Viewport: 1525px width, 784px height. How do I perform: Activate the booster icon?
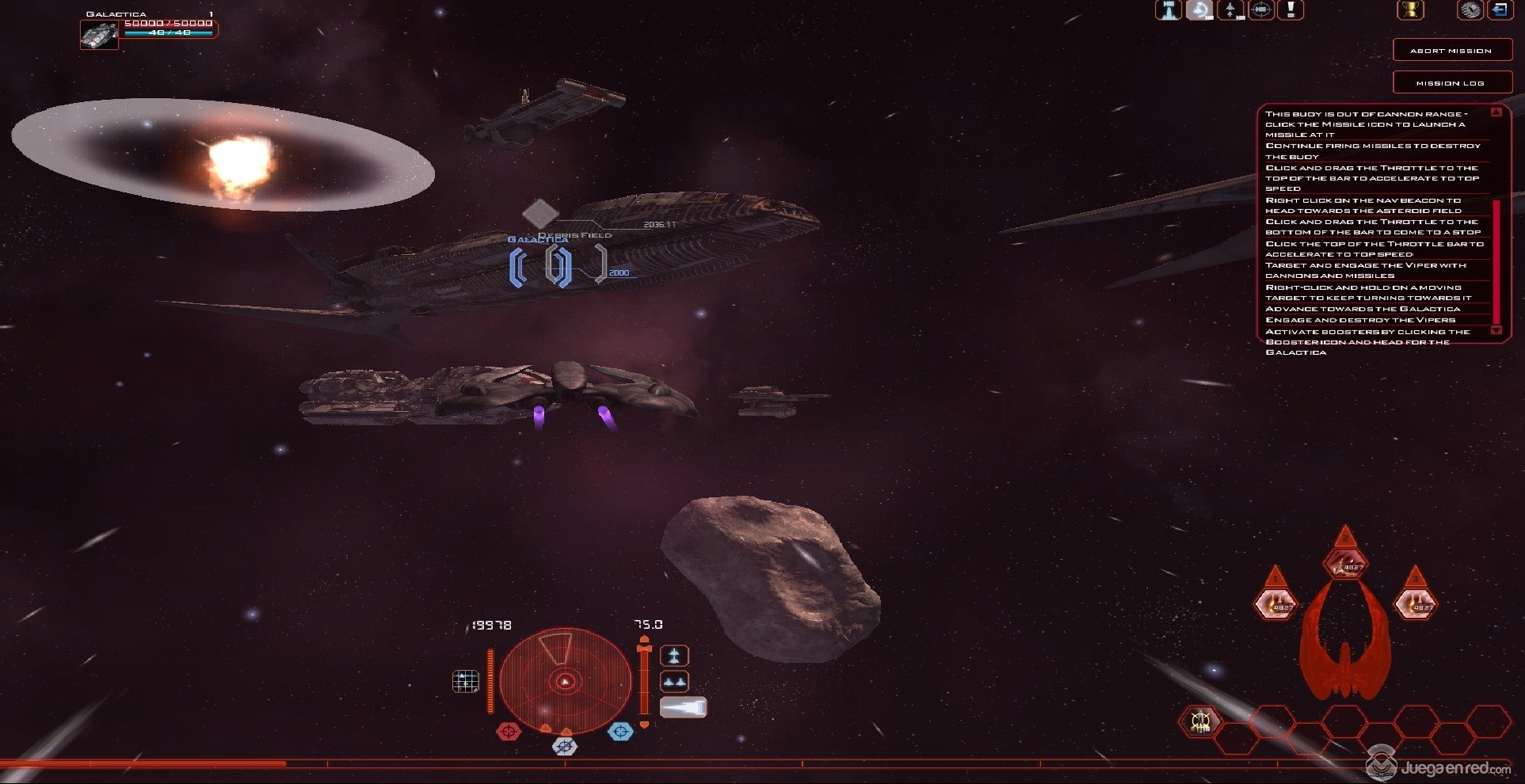click(683, 707)
